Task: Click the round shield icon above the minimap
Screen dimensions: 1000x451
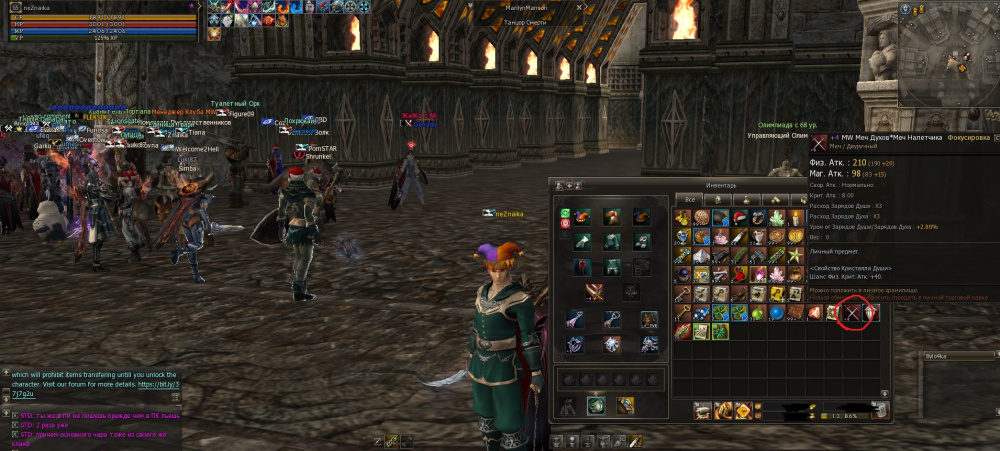Action: tap(905, 8)
